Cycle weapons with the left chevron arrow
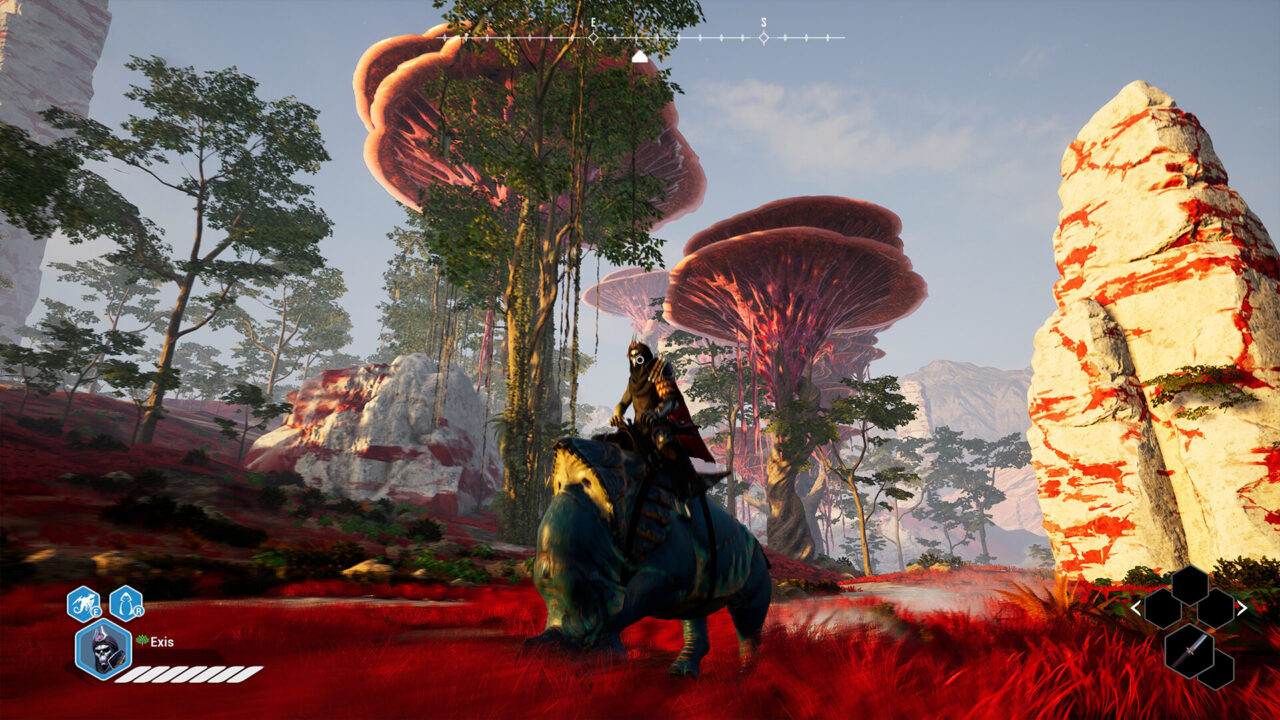This screenshot has width=1280, height=720. pos(1136,608)
